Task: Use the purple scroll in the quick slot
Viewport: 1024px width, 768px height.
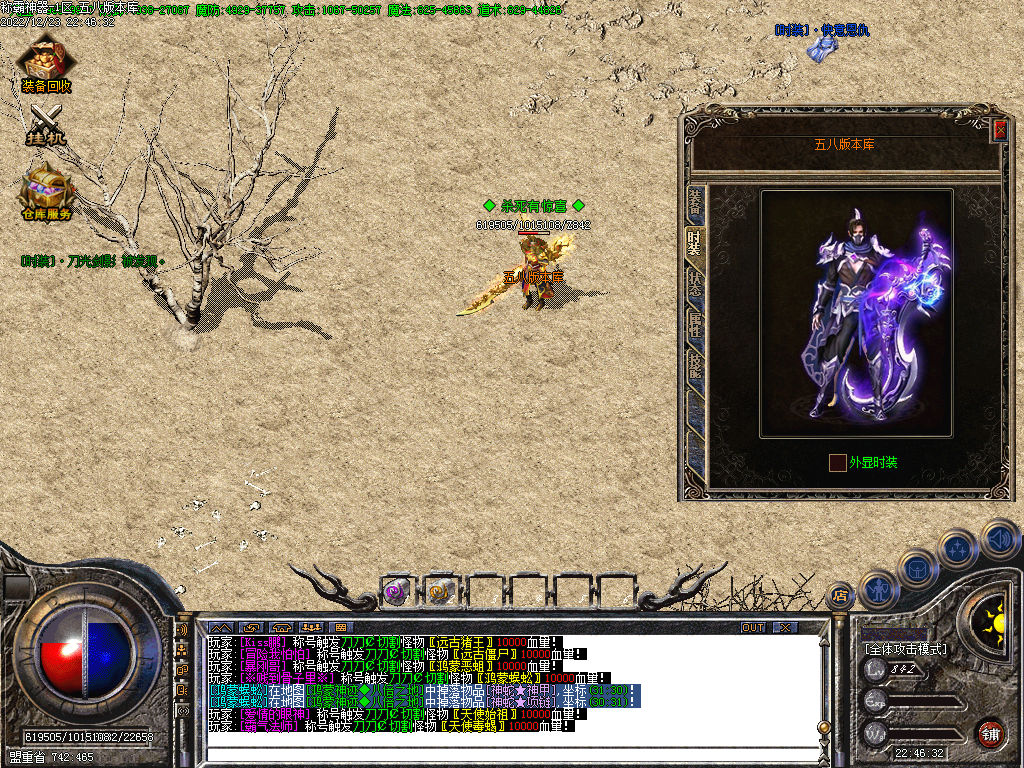Action: pos(396,591)
